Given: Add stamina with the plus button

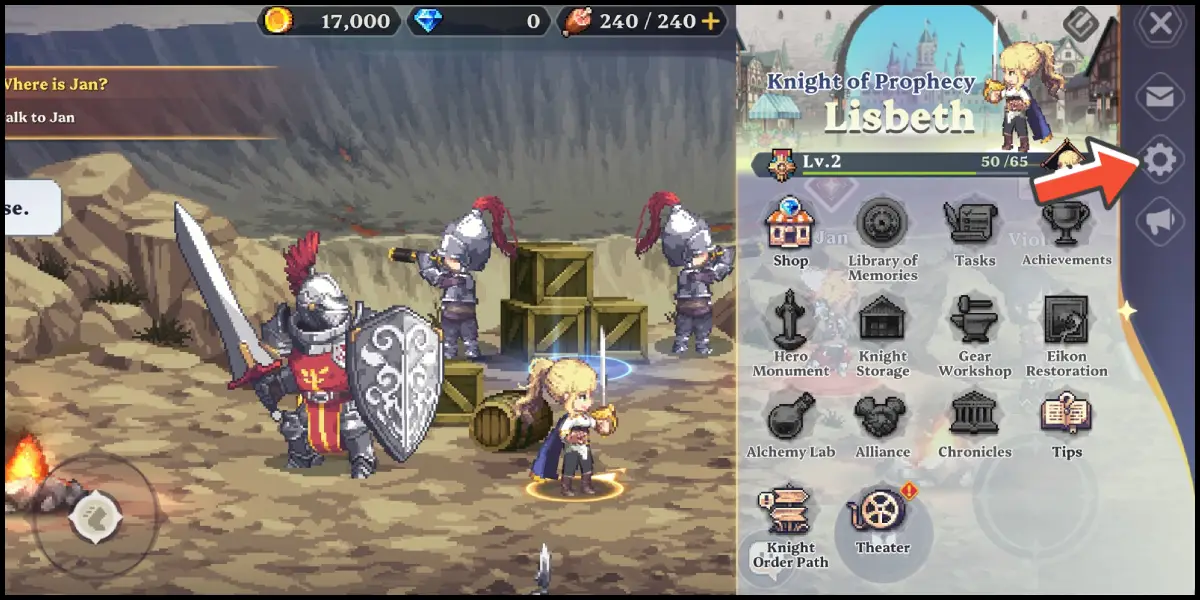Looking at the screenshot, I should [x=711, y=21].
